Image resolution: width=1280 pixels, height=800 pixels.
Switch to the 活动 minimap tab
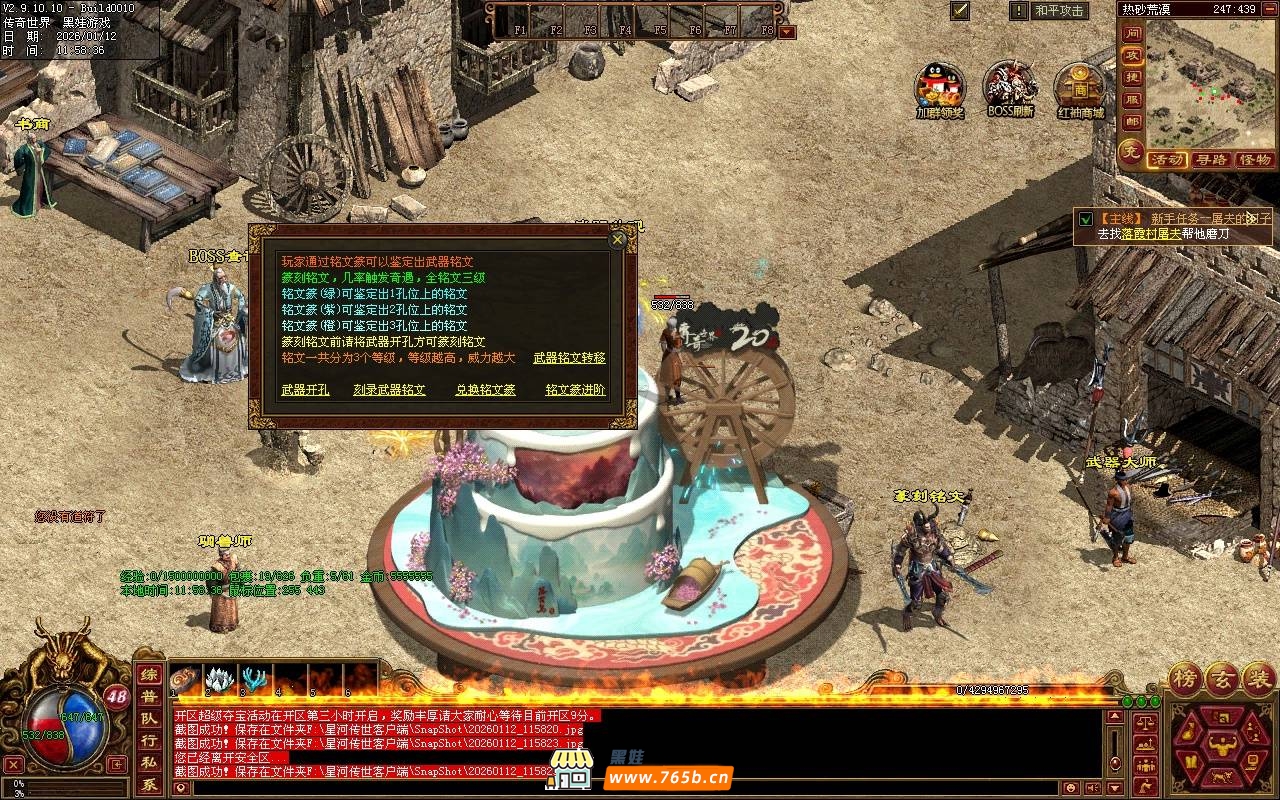click(x=1167, y=160)
